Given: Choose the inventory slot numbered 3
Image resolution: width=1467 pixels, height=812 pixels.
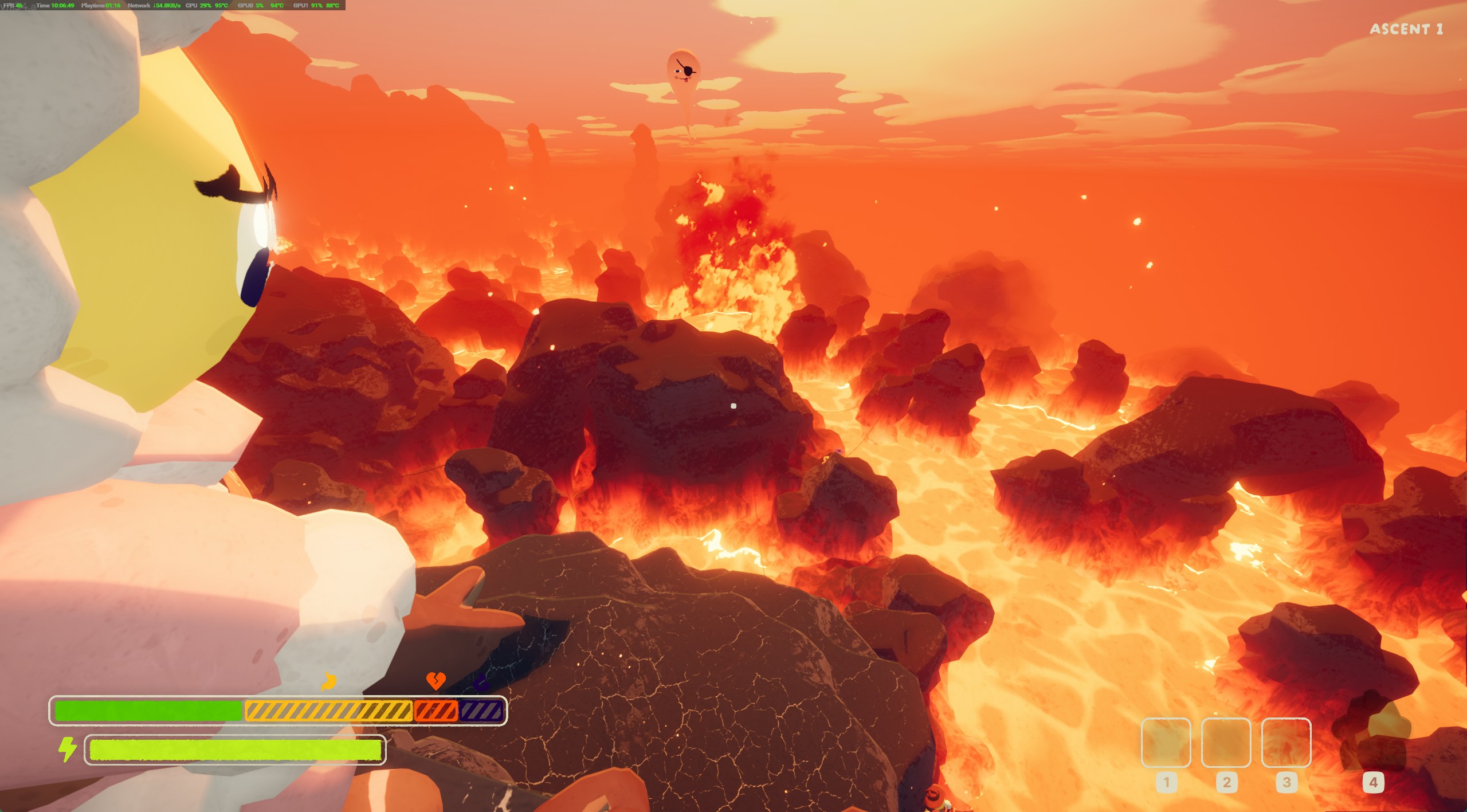Looking at the screenshot, I should click(x=1286, y=742).
